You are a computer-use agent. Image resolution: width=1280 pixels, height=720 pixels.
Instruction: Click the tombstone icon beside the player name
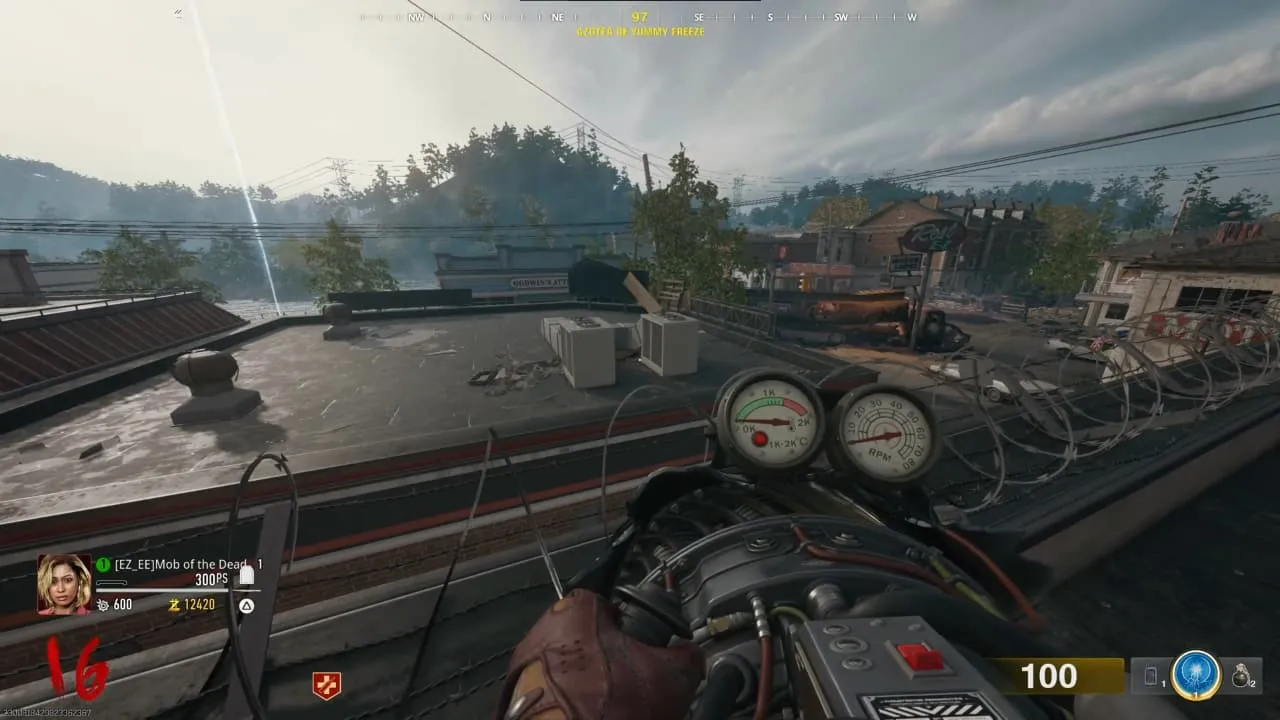coord(247,574)
